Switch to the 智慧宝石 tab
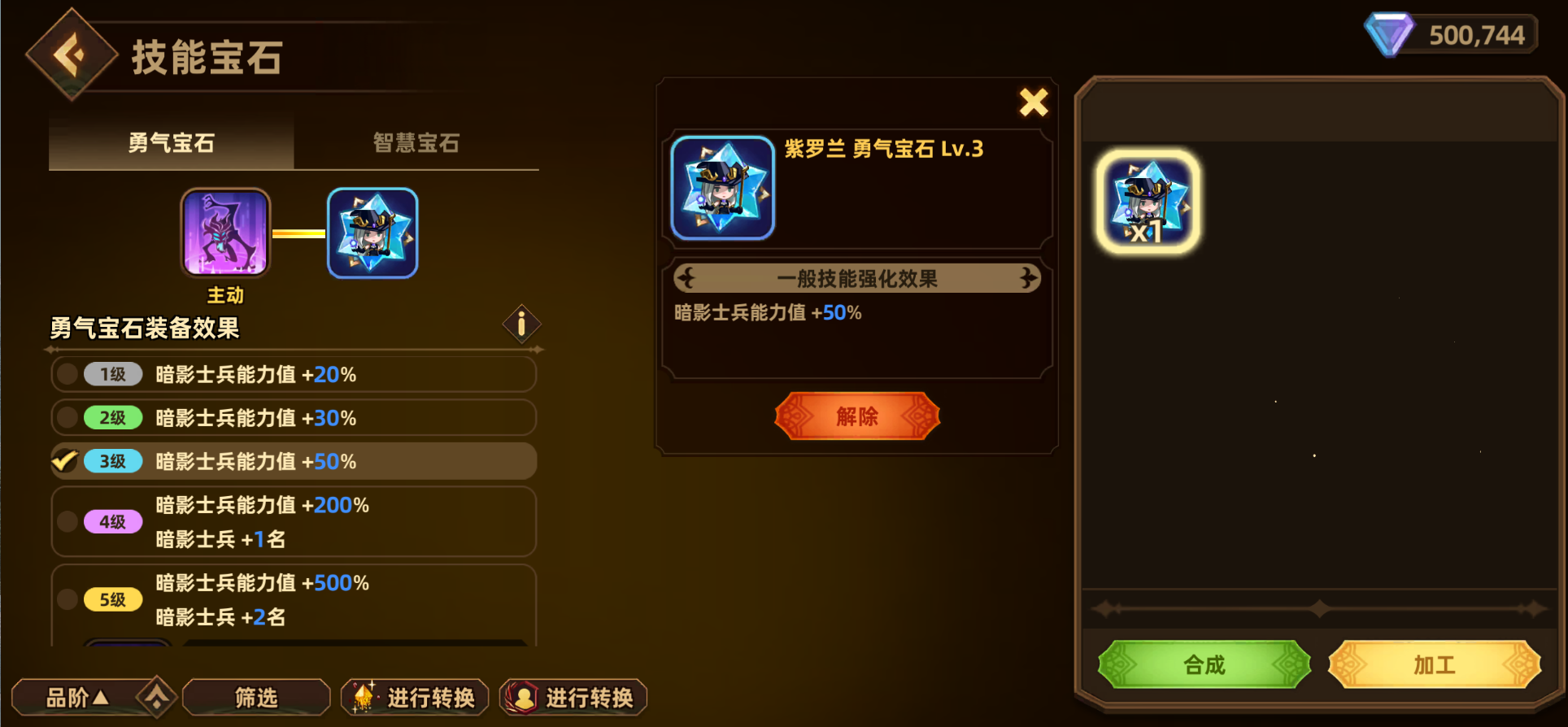The height and width of the screenshot is (727, 1568). pos(416,143)
